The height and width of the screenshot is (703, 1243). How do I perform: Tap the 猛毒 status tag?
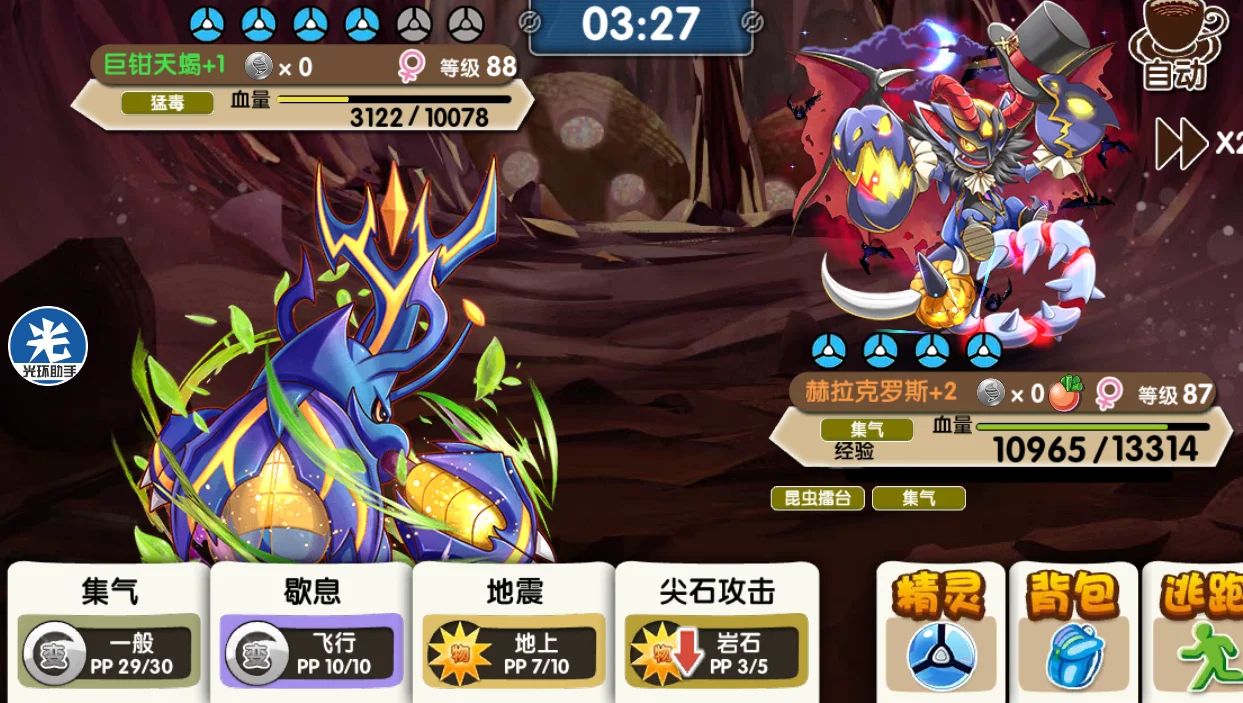pyautogui.click(x=167, y=103)
